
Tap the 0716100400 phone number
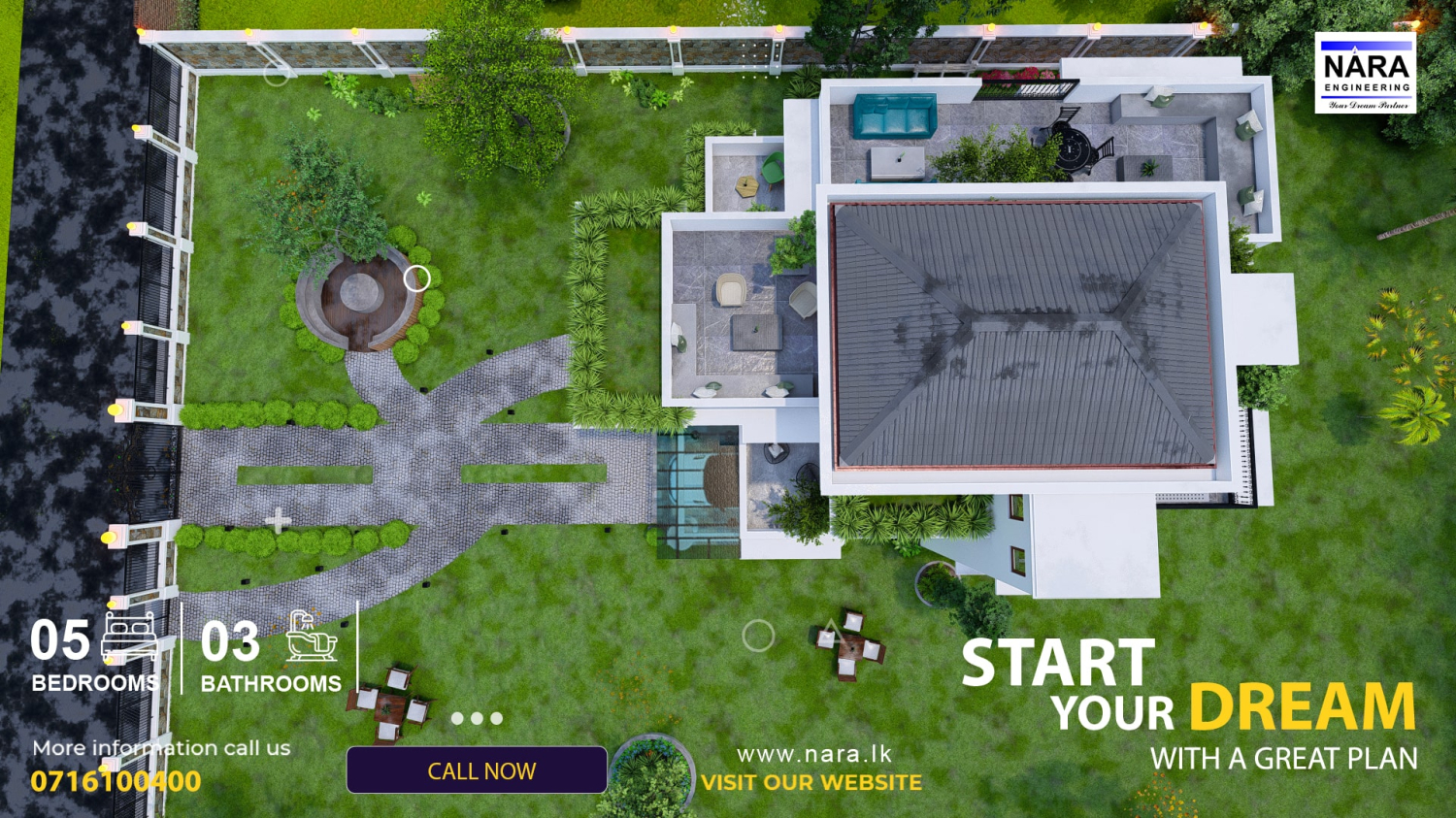point(116,781)
